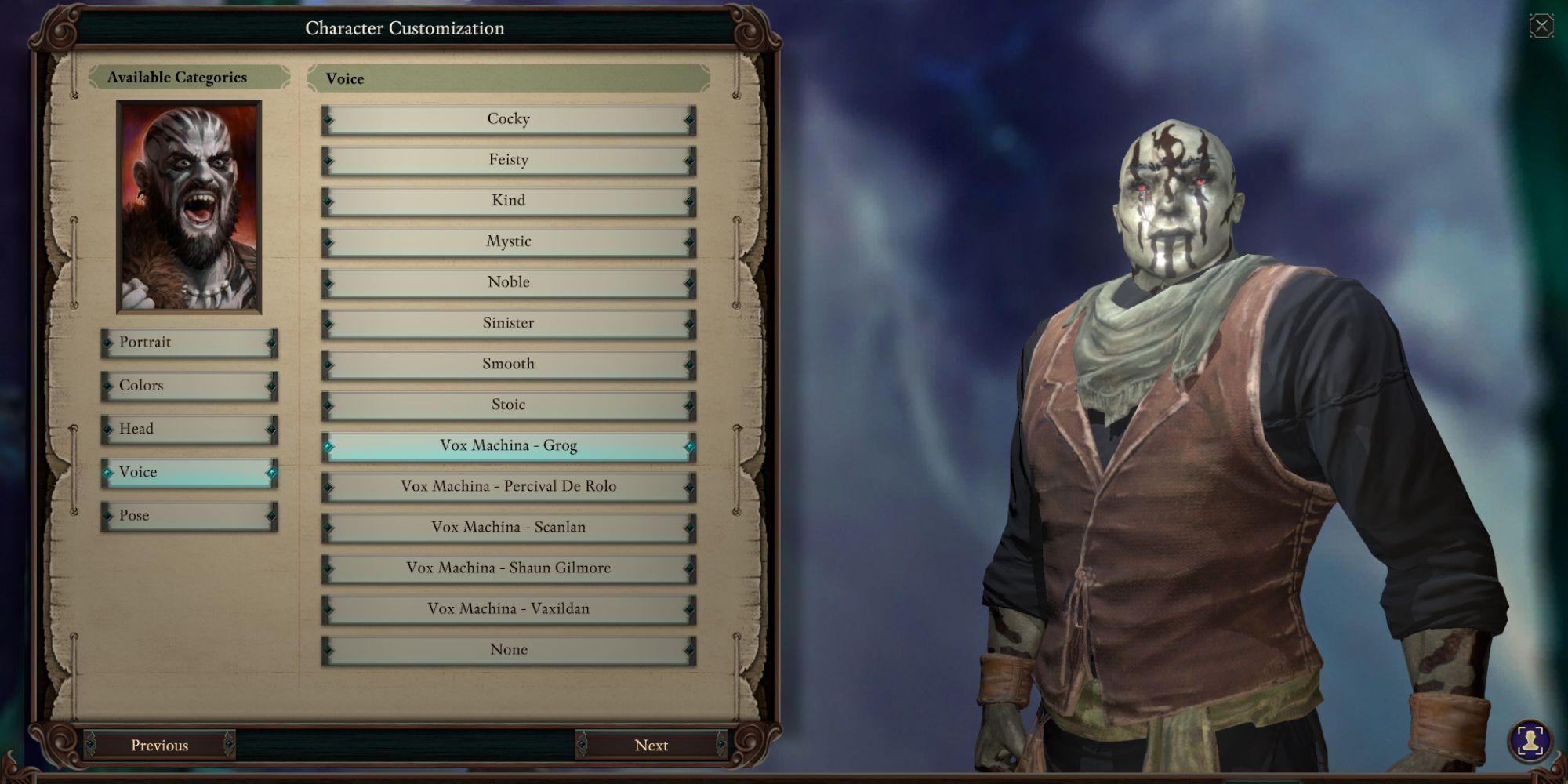The image size is (1568, 784).
Task: Click the diamond gem beside the Voice category
Action: pos(107,472)
